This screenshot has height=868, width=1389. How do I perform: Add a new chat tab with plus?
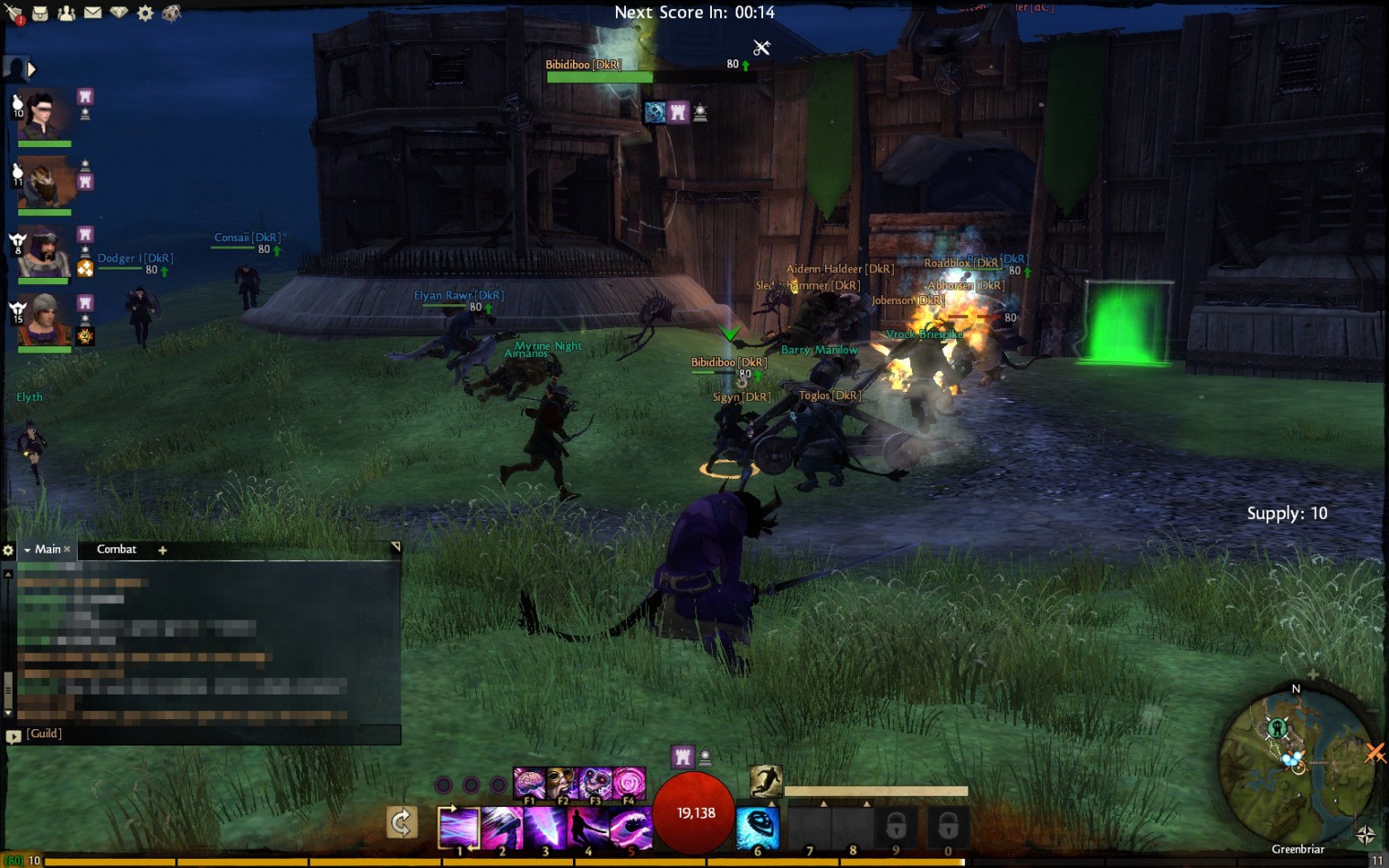point(163,550)
